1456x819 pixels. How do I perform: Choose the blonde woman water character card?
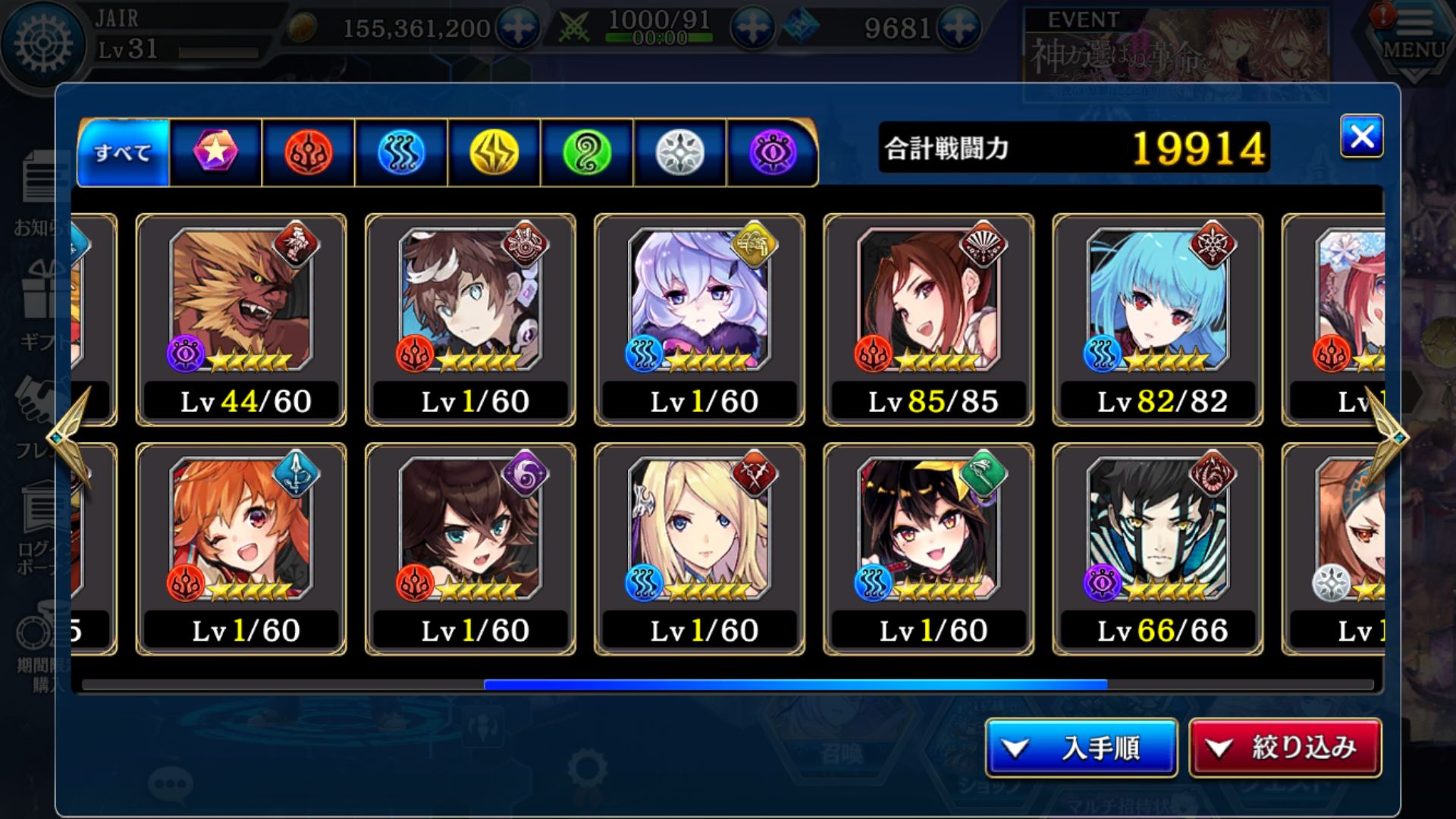pos(699,549)
